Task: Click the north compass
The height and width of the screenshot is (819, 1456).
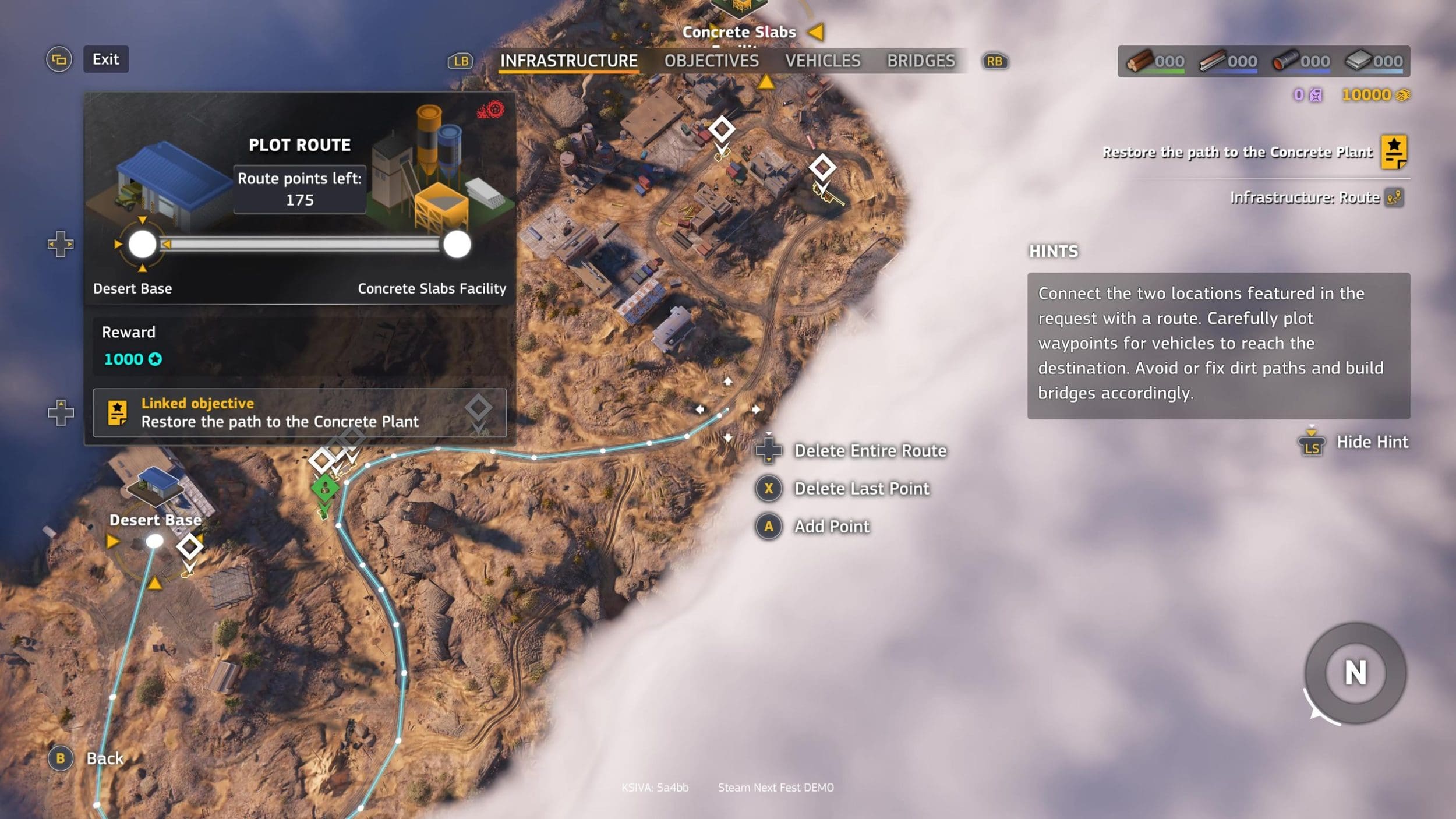Action: [1355, 673]
